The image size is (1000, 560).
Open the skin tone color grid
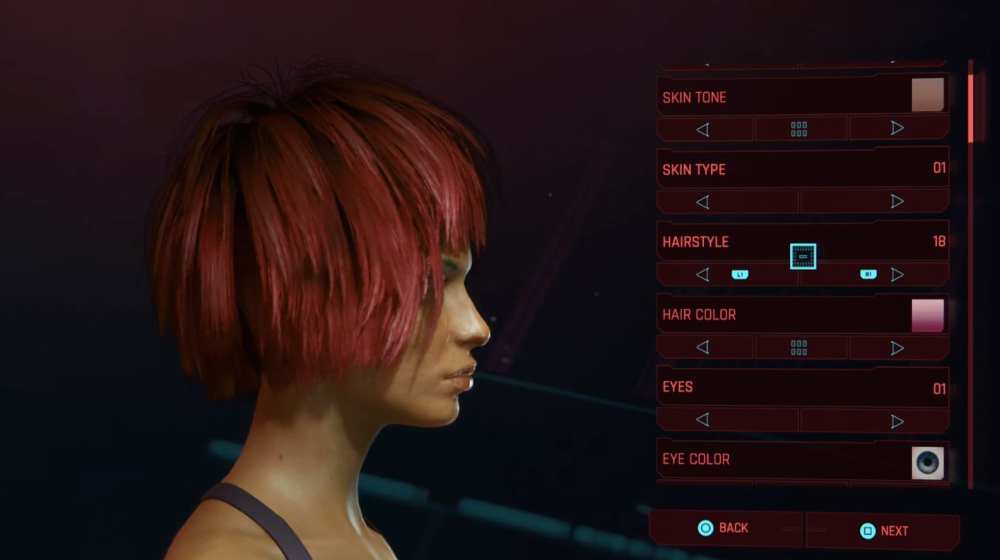(799, 129)
